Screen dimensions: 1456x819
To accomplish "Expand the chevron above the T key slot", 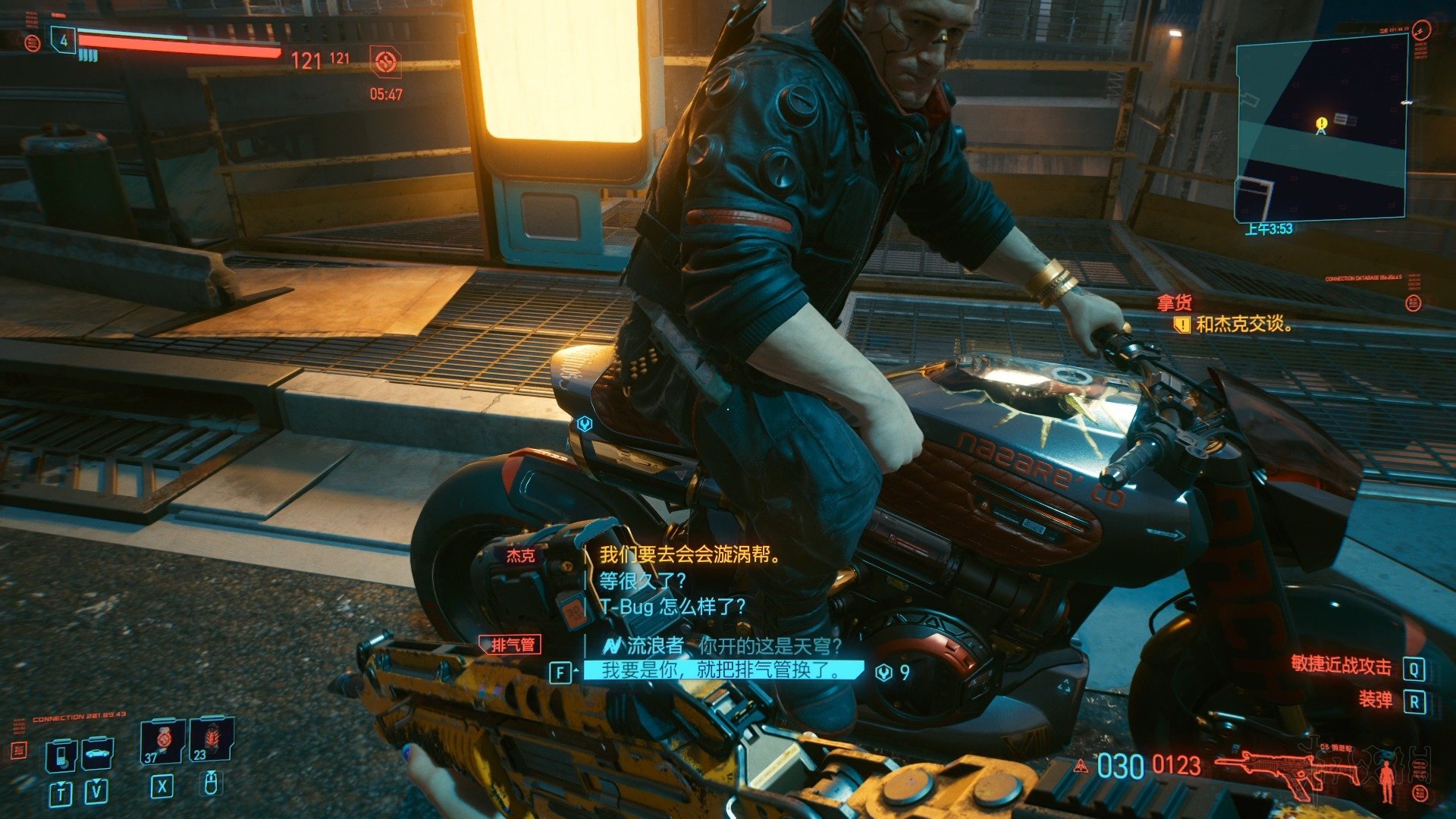I will click(60, 783).
